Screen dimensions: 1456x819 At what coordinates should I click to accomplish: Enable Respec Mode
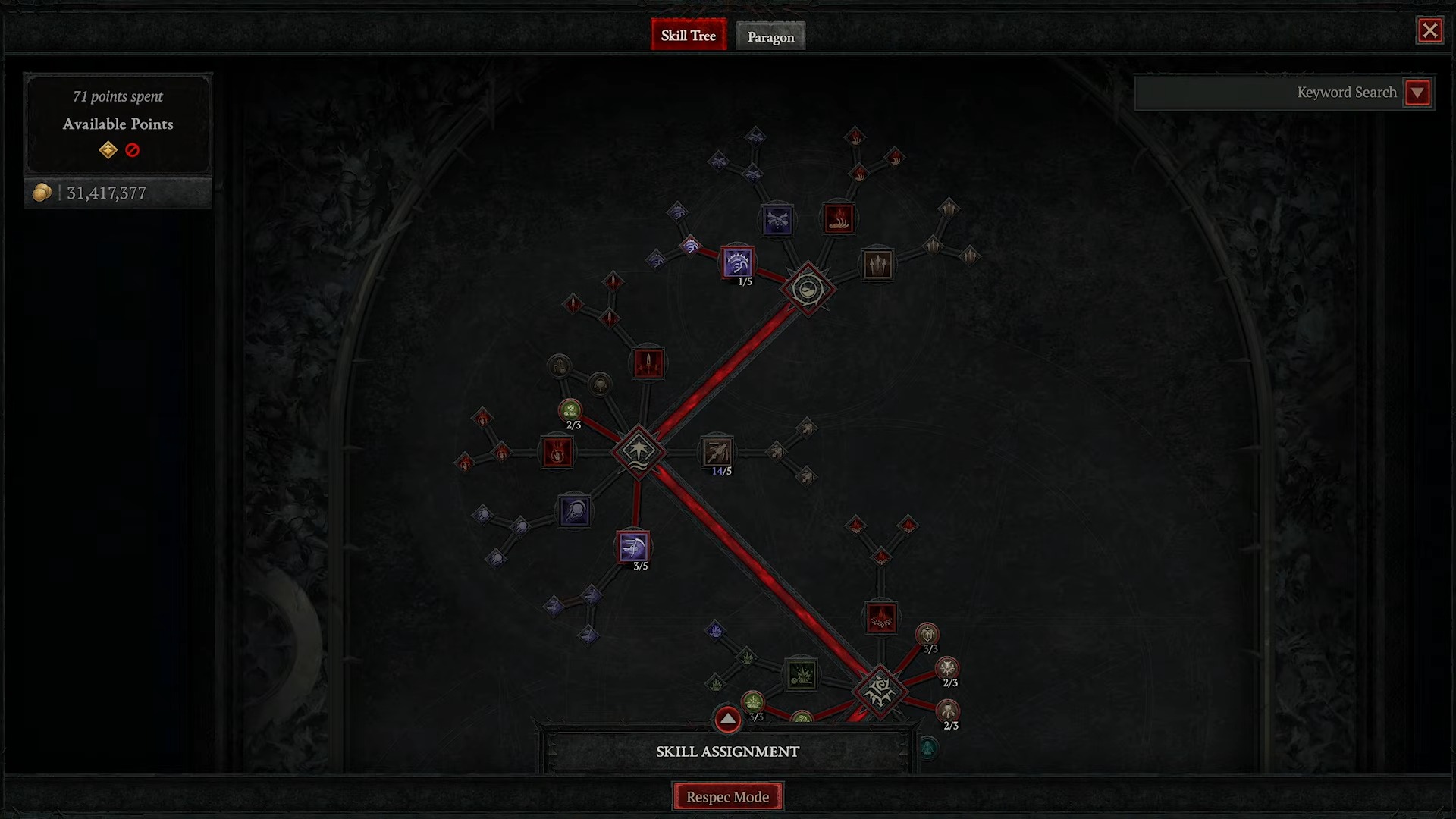[x=727, y=796]
